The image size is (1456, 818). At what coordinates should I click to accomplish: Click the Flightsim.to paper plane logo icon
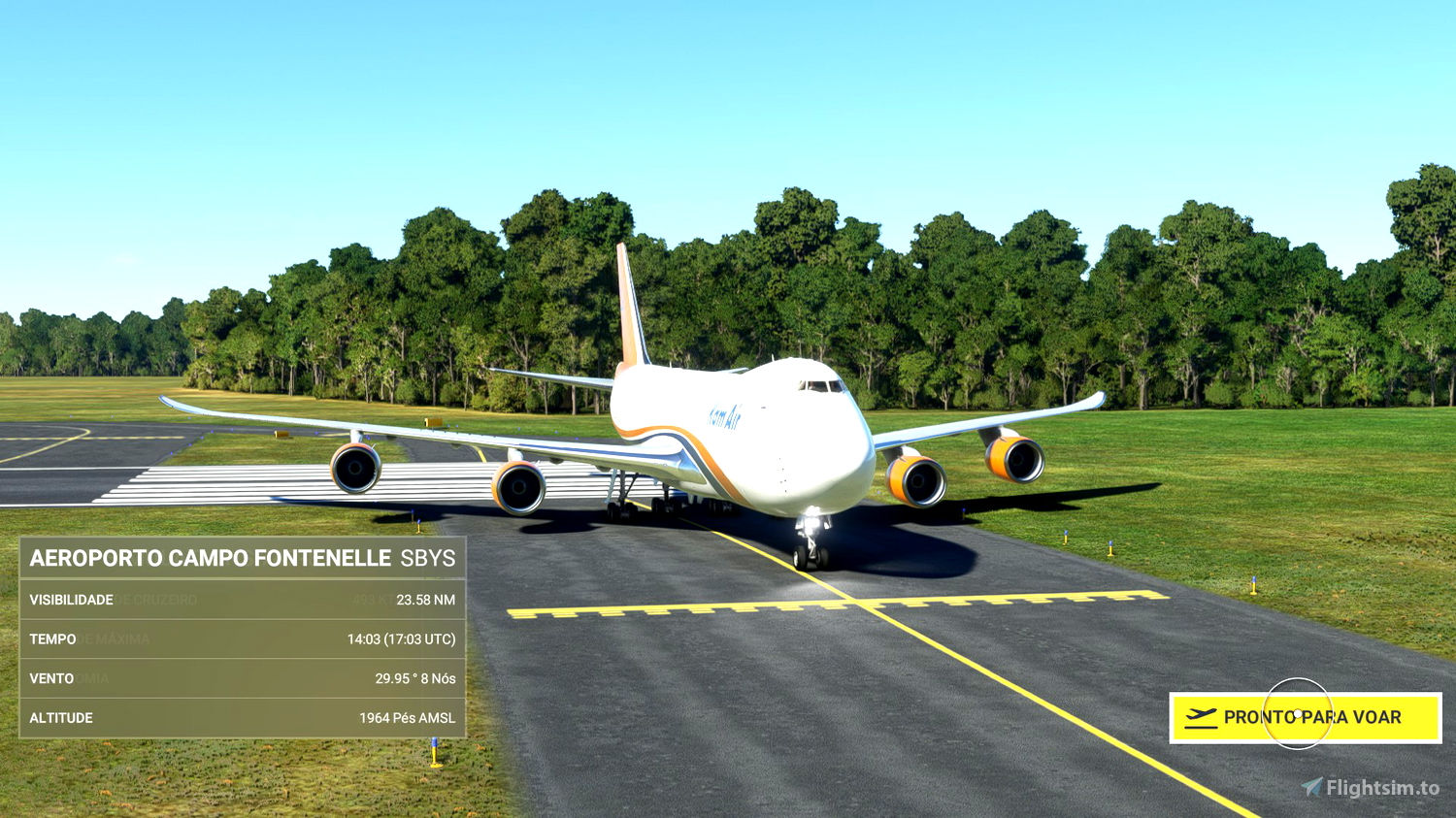click(1314, 786)
